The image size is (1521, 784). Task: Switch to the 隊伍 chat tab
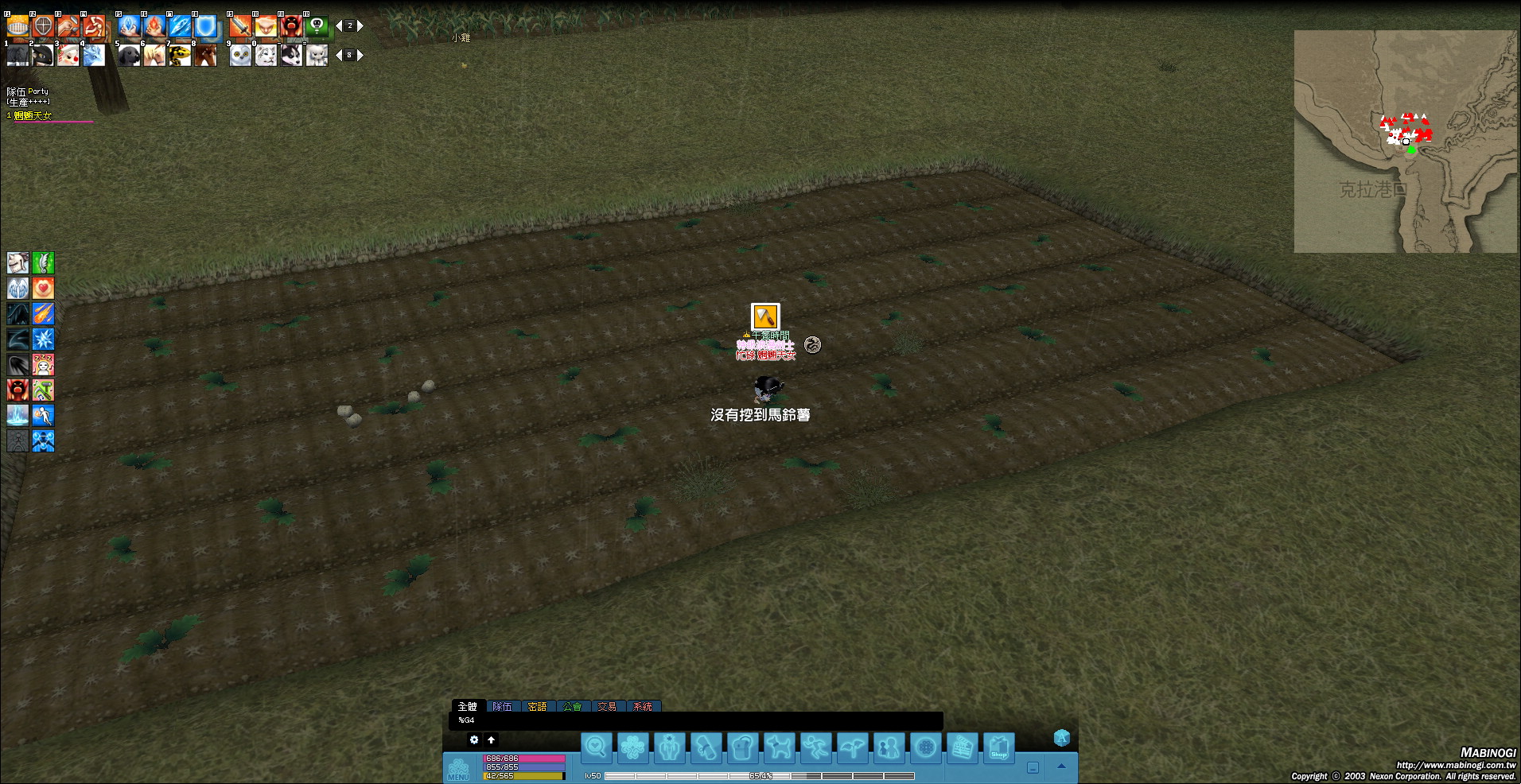coord(503,706)
